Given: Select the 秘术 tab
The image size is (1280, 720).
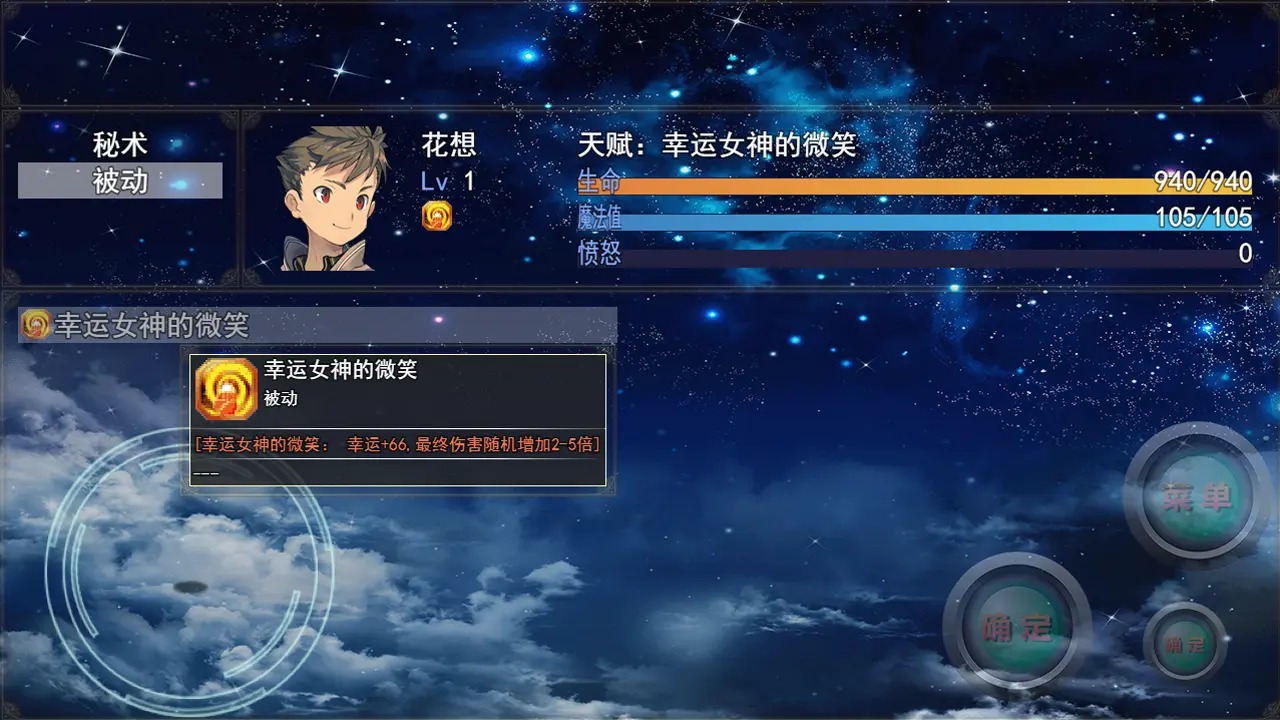Looking at the screenshot, I should [120, 143].
